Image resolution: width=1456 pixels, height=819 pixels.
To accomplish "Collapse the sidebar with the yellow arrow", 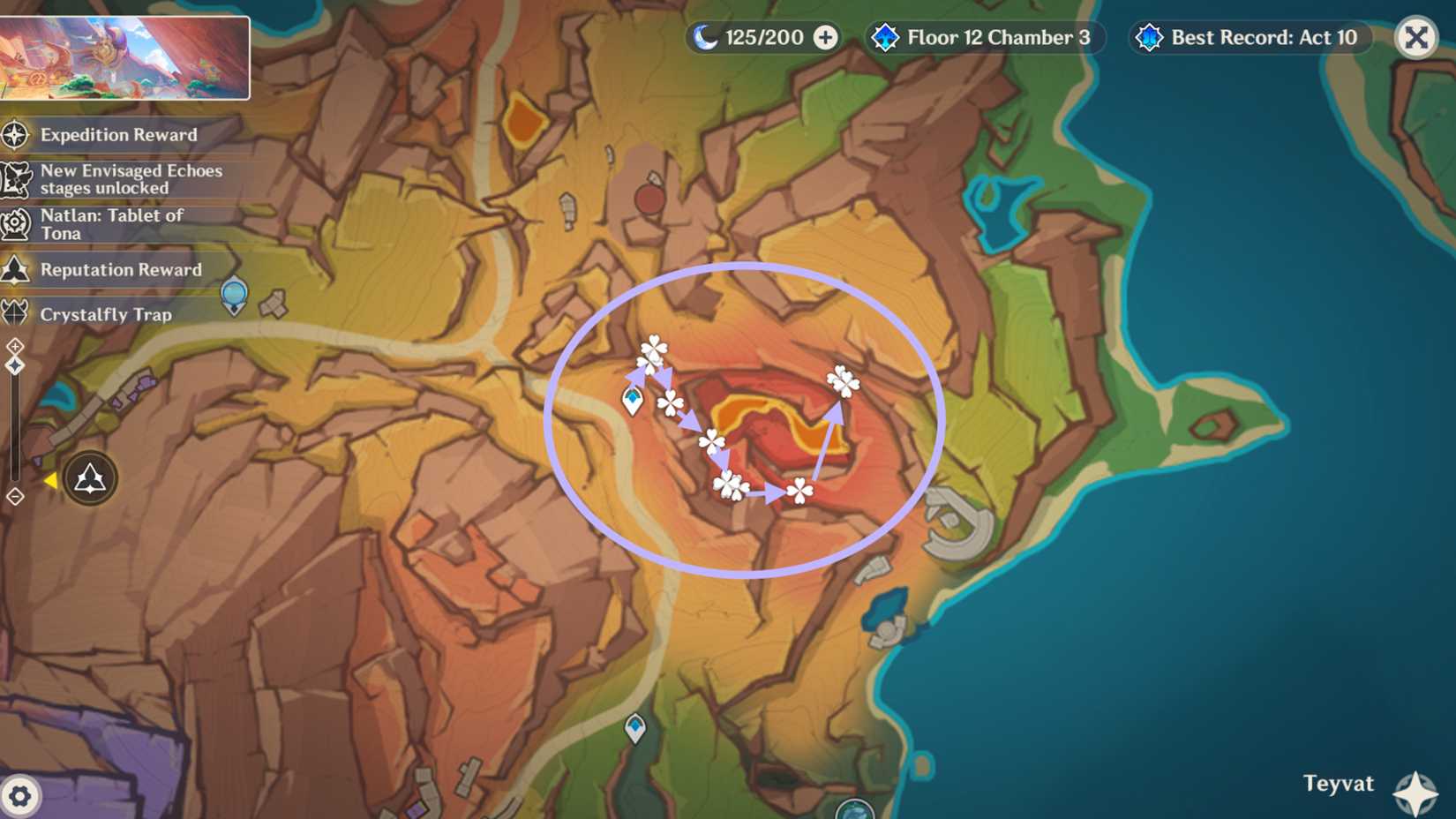I will [51, 480].
